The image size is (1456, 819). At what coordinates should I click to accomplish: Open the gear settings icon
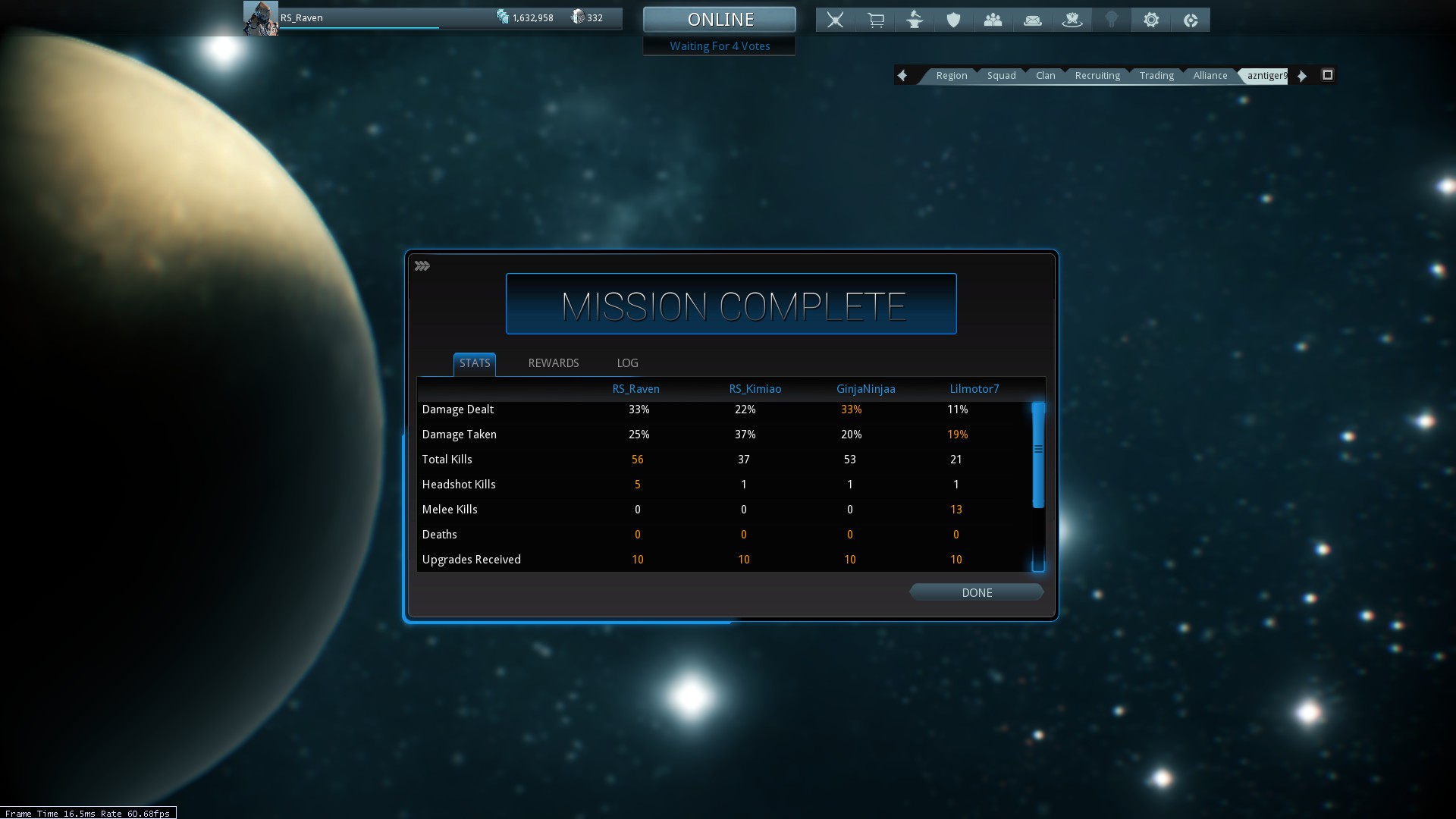[1151, 20]
